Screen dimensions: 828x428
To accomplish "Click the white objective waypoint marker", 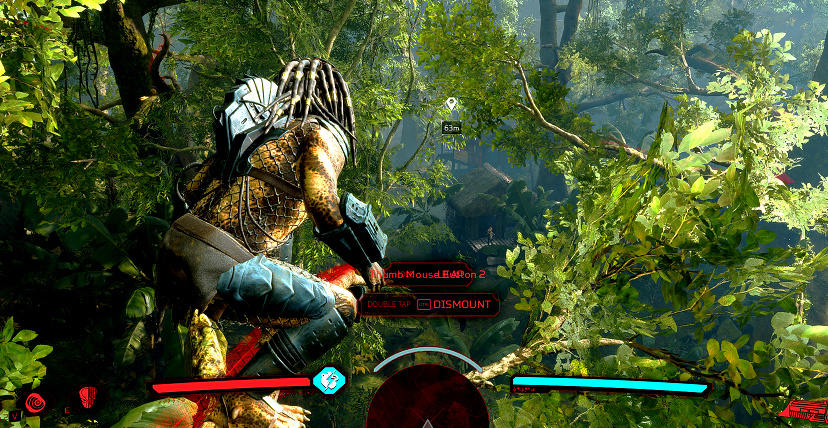I will tap(451, 103).
